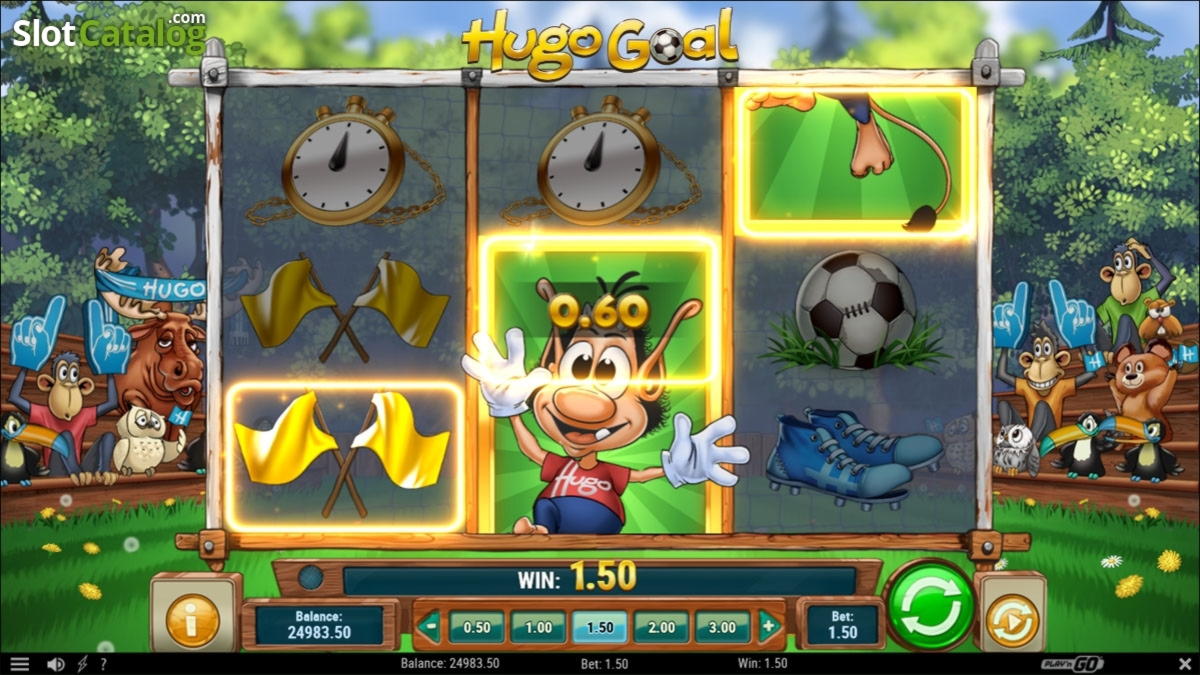Select the 0.50 bet amount
The image size is (1200, 675).
coord(476,627)
